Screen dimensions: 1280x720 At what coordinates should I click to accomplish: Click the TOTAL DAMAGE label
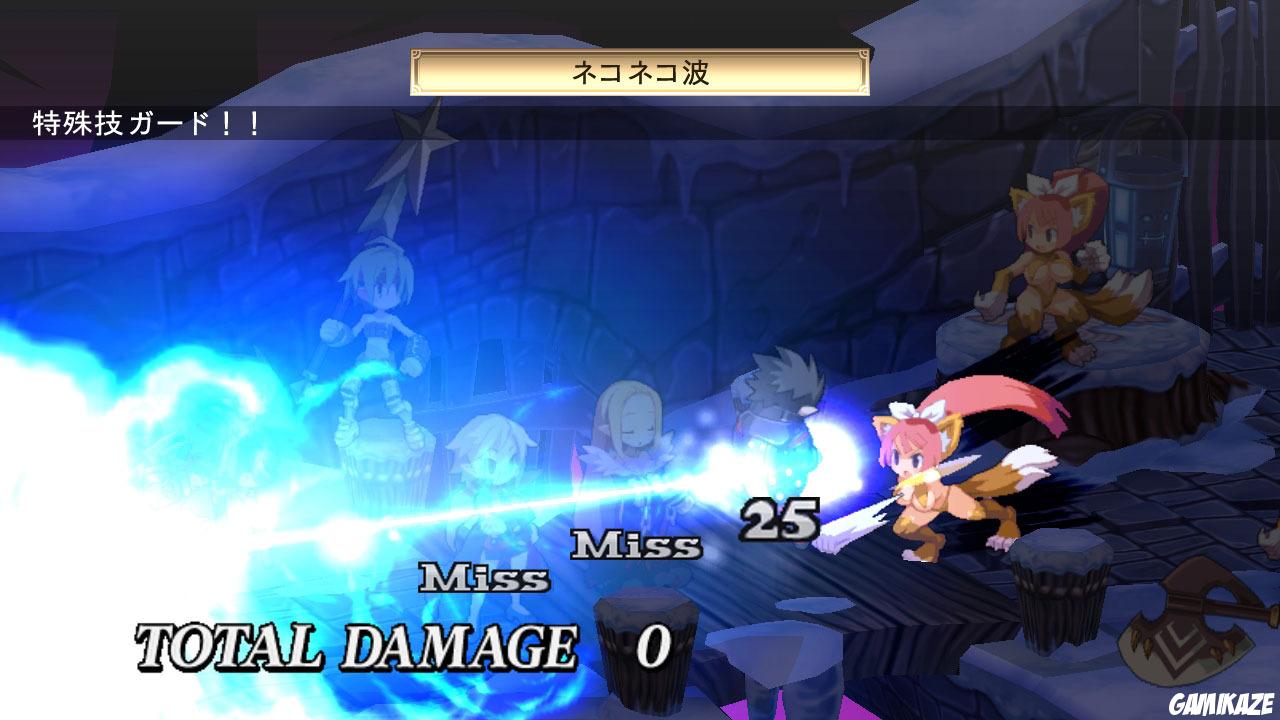point(360,645)
